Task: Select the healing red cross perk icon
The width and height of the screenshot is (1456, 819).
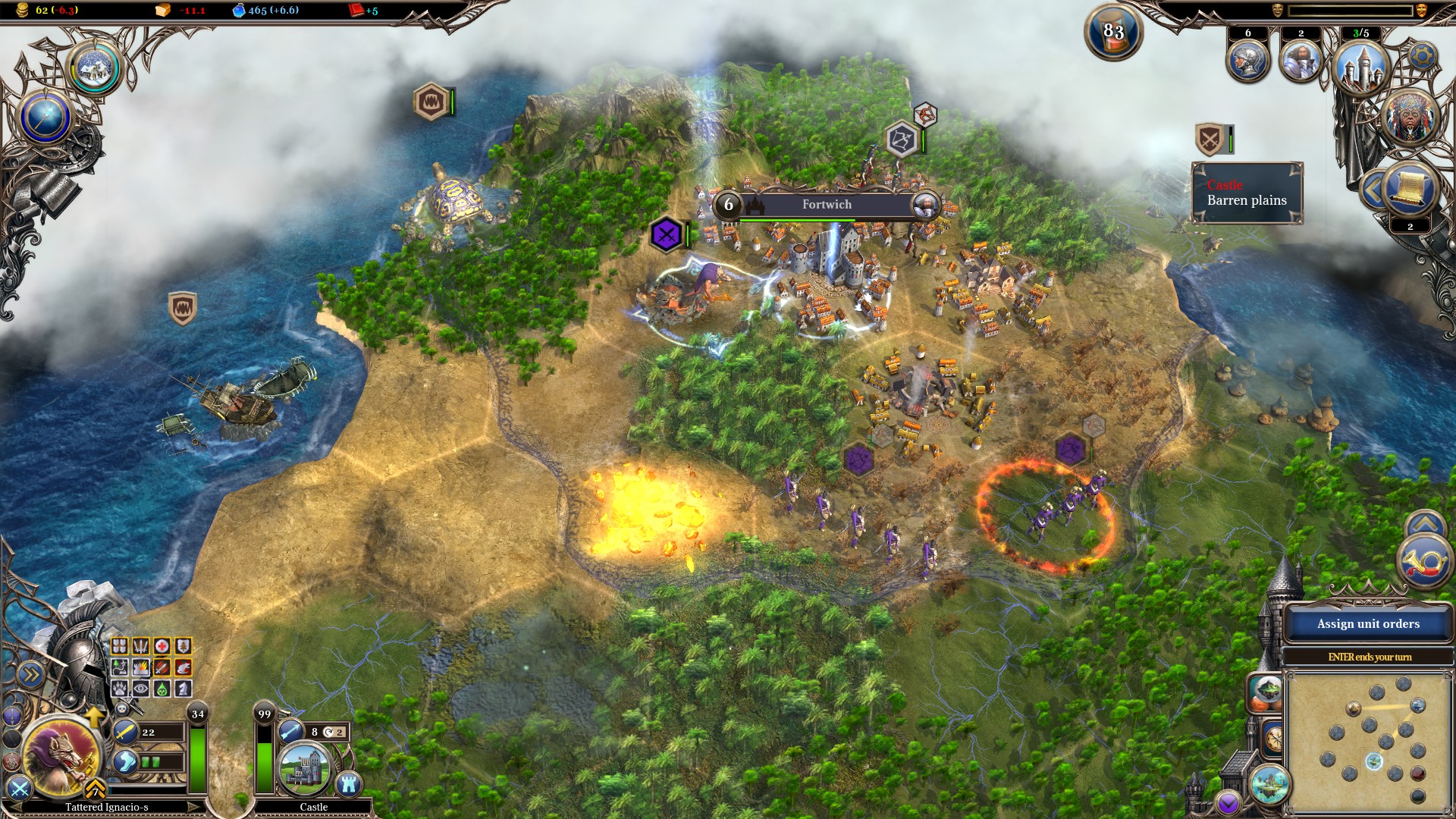Action: [162, 646]
